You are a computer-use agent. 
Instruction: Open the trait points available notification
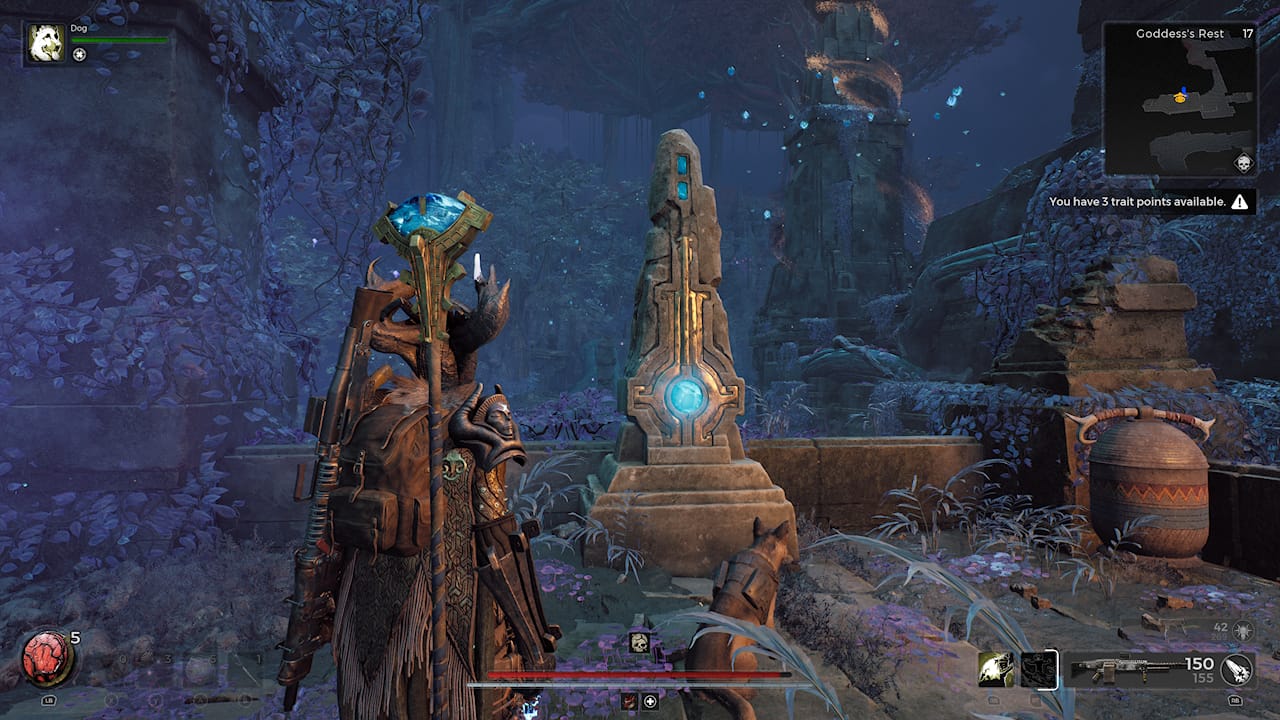click(x=1150, y=202)
